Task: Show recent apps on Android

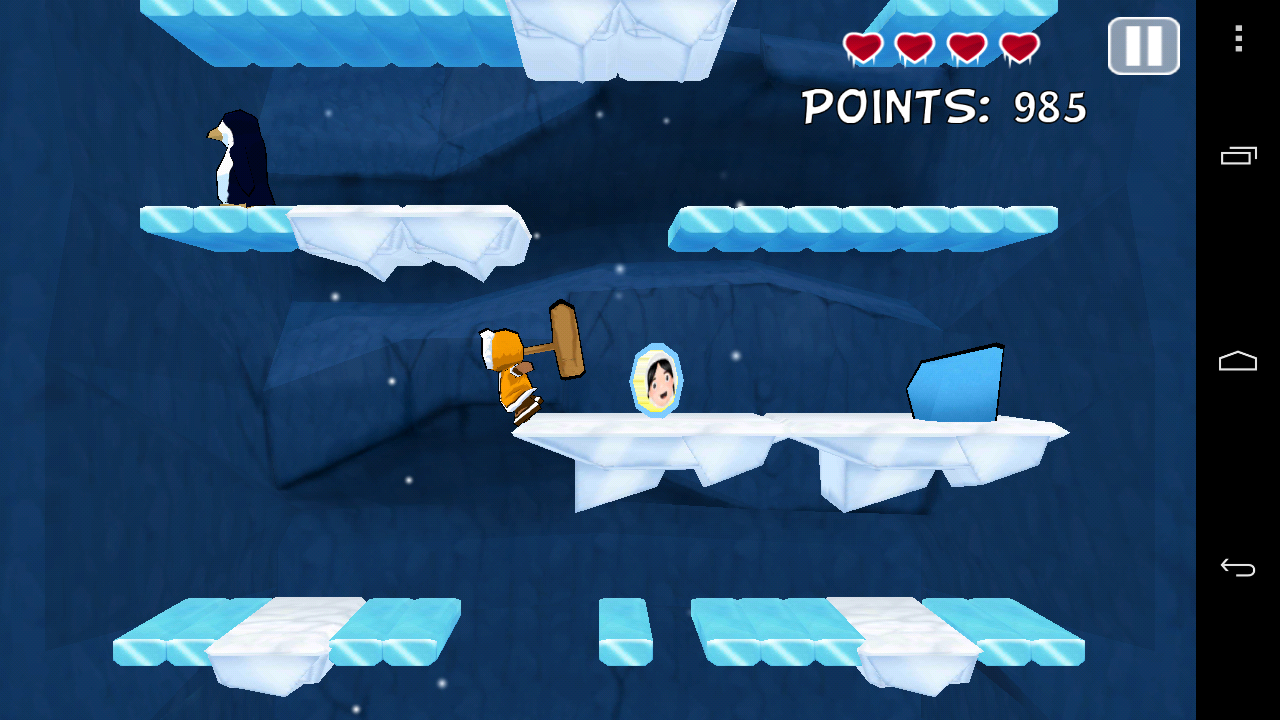Action: coord(1238,155)
